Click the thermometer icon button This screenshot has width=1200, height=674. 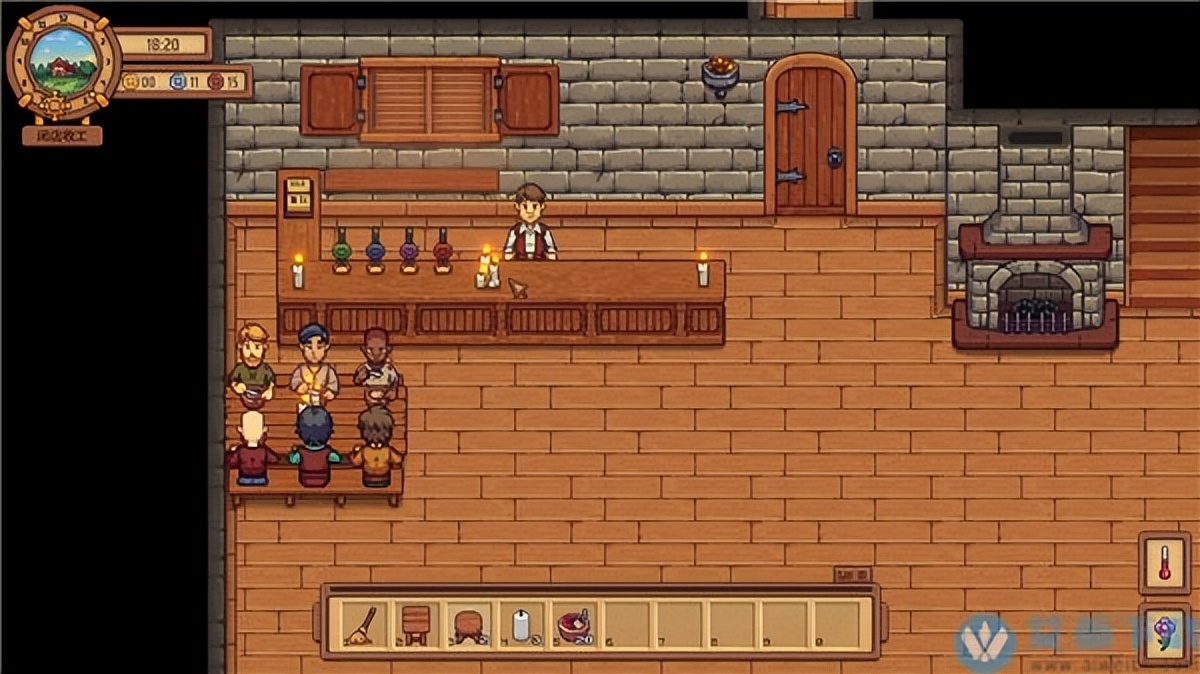coord(1164,563)
